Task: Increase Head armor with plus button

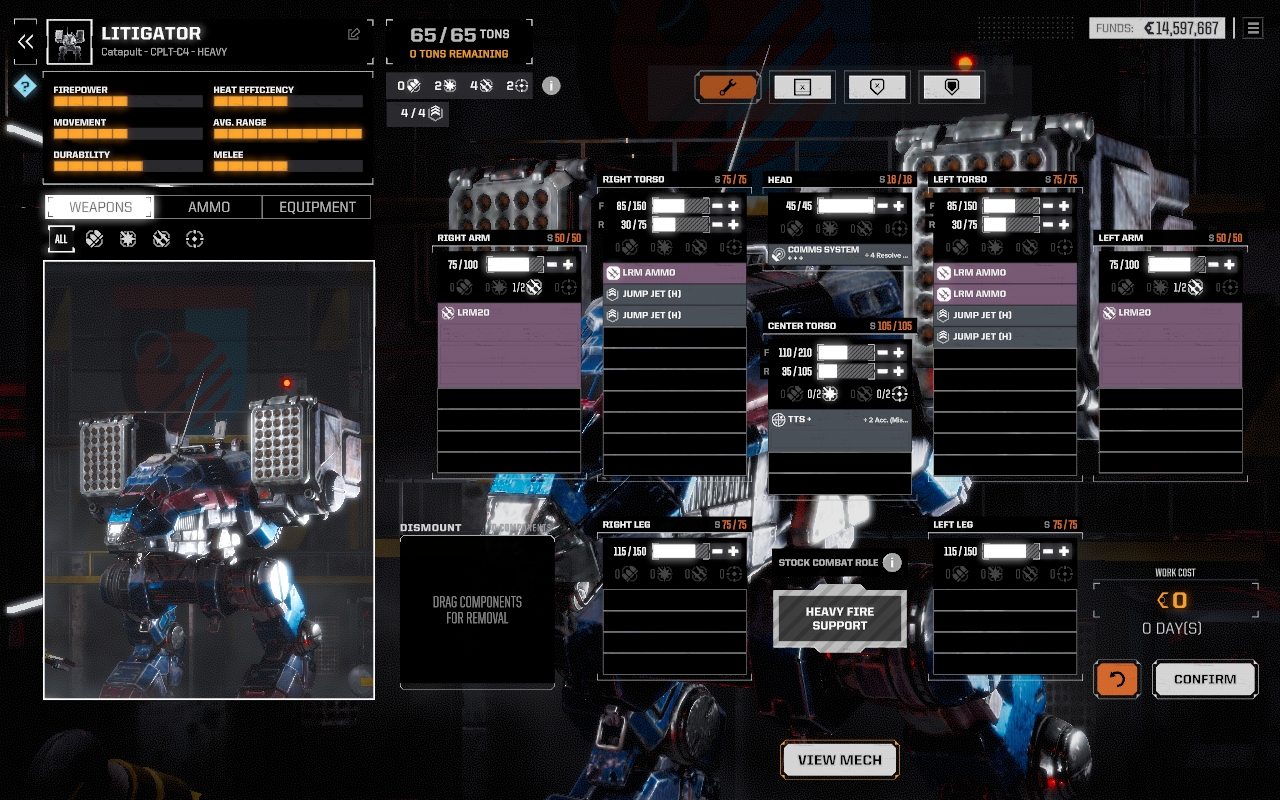Action: coord(899,206)
